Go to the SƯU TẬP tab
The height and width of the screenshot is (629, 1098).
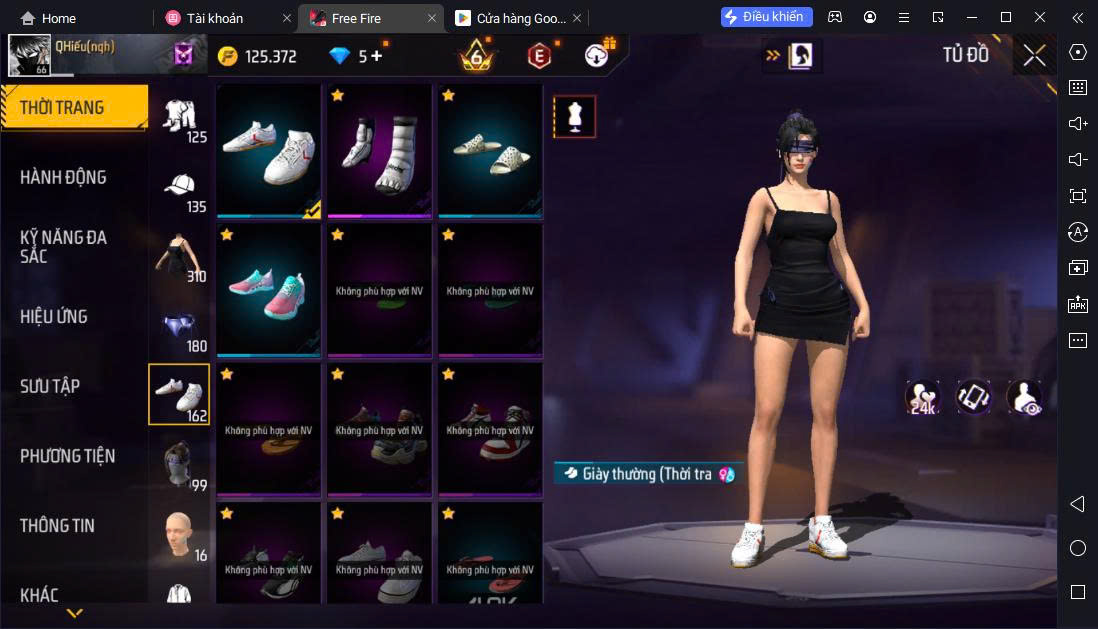50,386
